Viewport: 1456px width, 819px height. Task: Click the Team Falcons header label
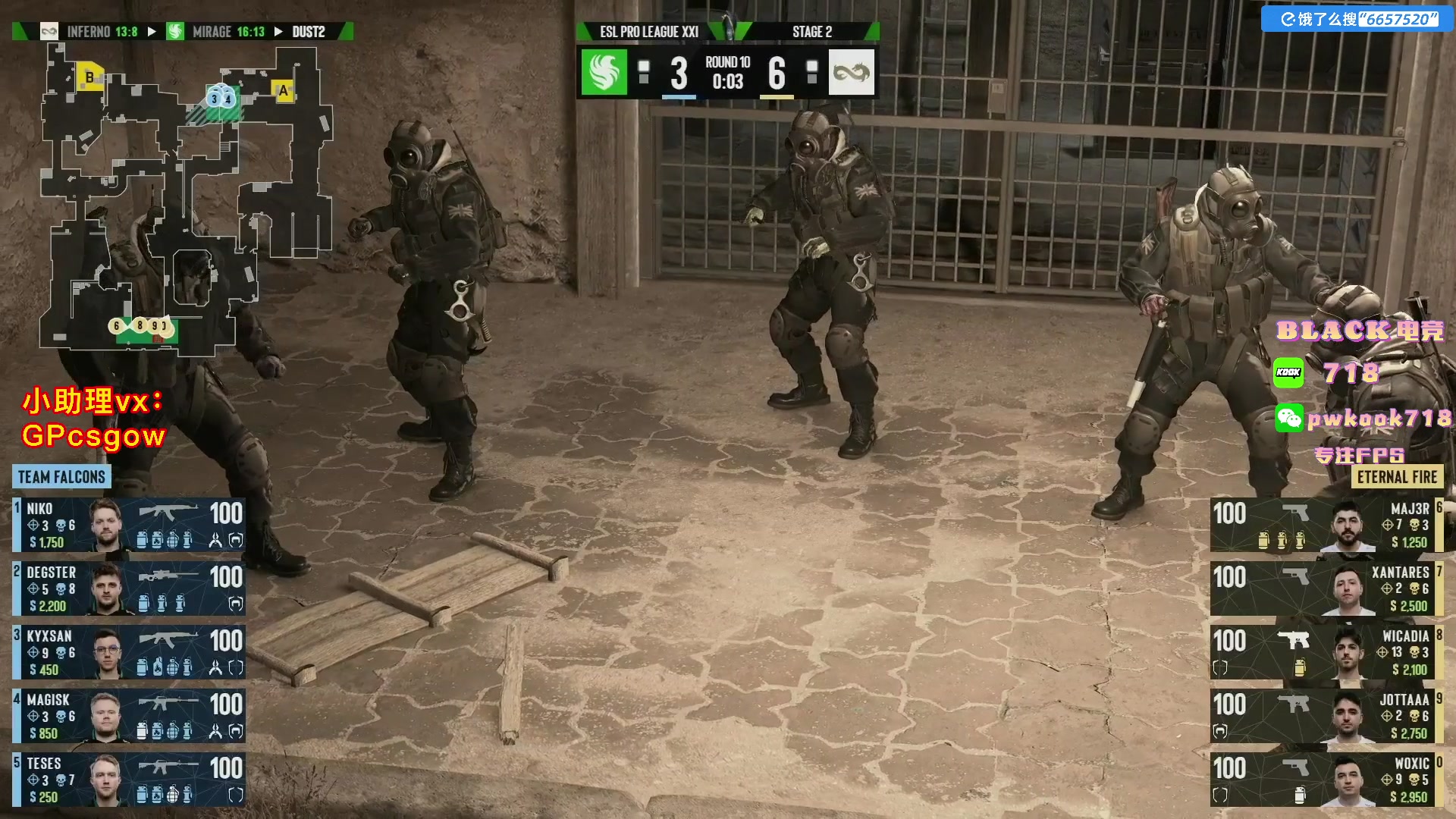(x=61, y=477)
